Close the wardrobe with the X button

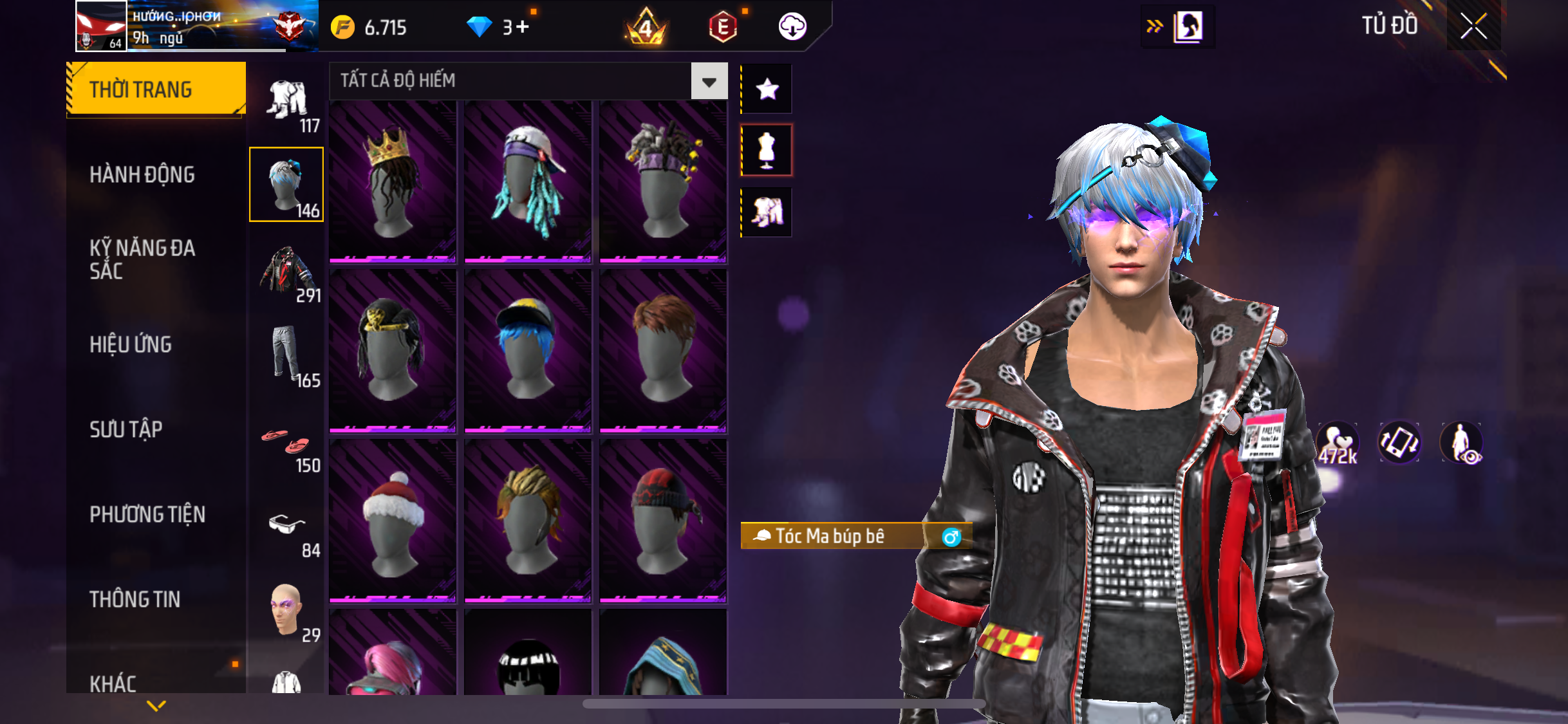1473,27
